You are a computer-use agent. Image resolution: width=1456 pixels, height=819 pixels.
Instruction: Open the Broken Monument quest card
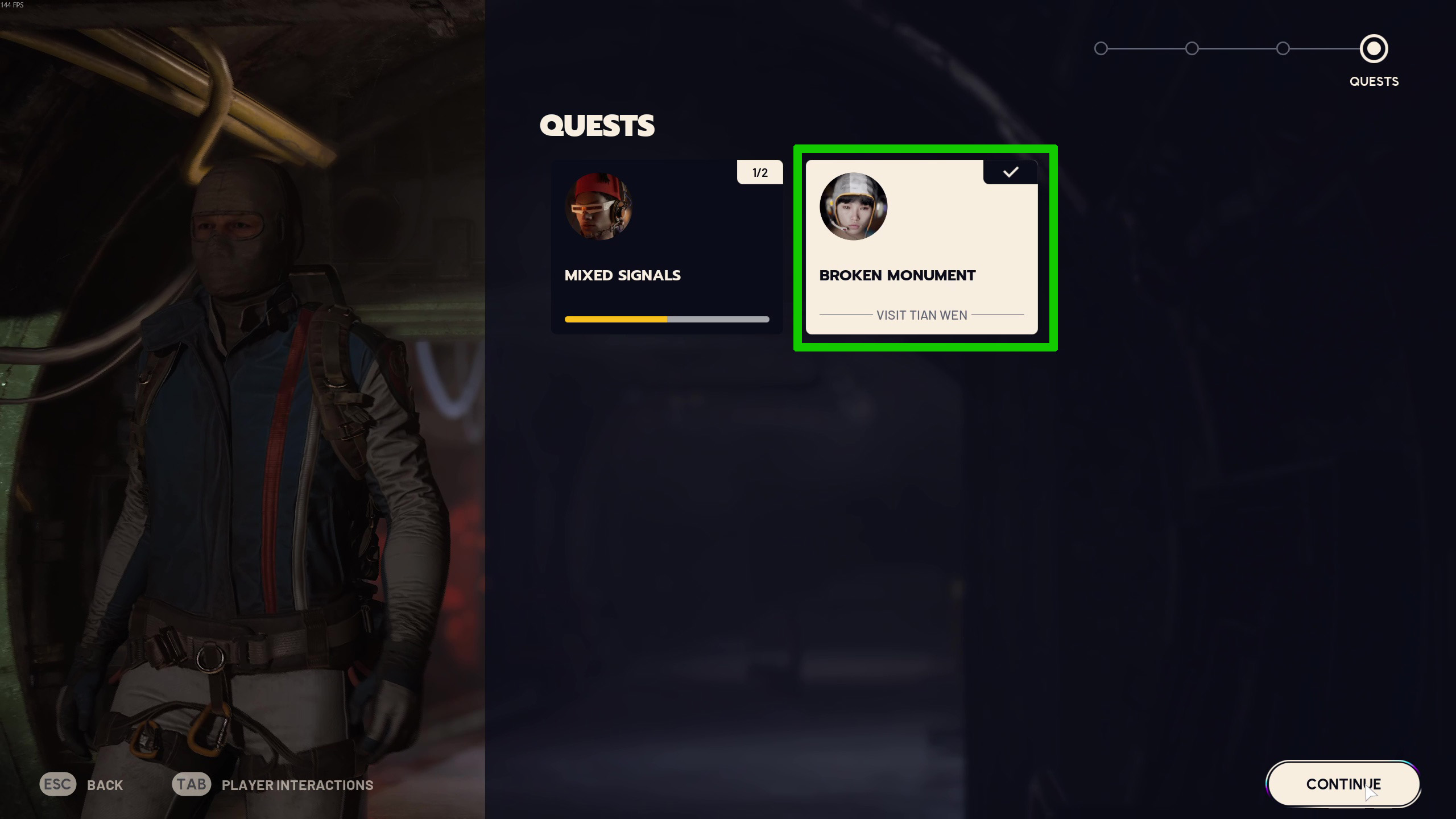coord(921,247)
